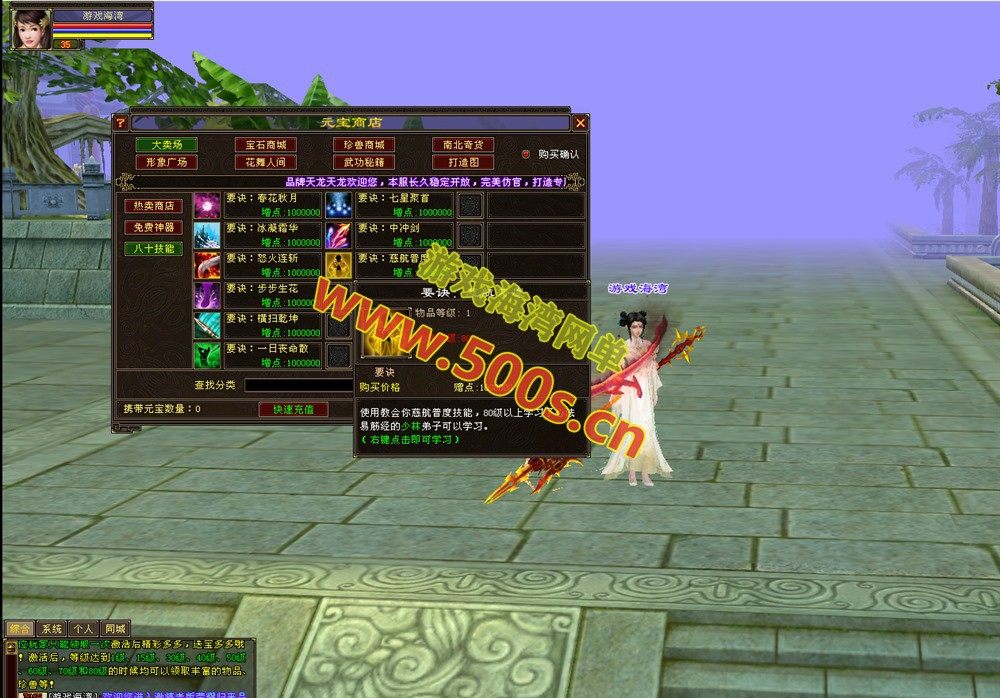The image size is (1000, 698).
Task: Choose the 怒火连斩 skill book icon
Action: click(207, 265)
